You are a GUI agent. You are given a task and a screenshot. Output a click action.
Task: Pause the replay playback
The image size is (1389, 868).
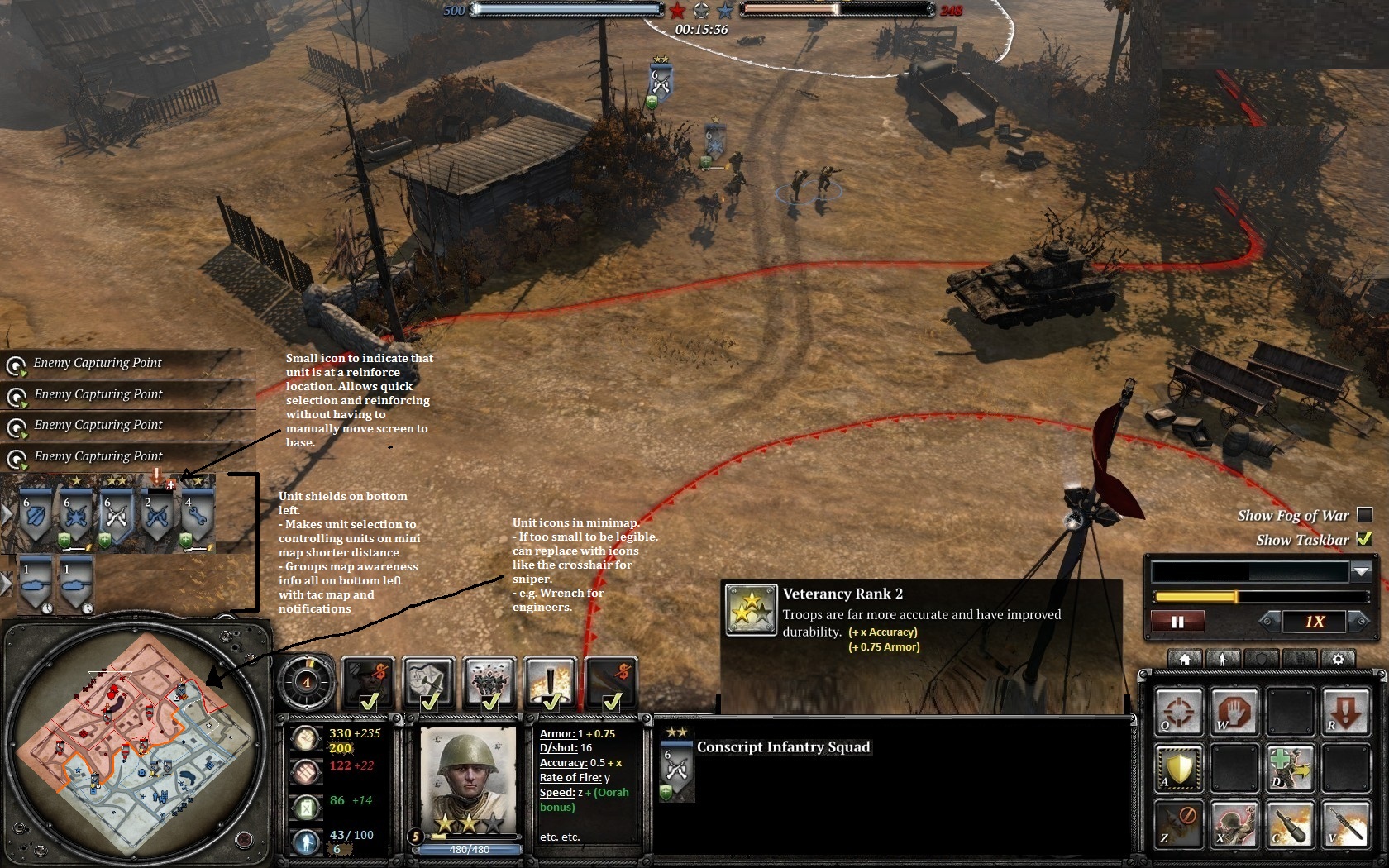pos(1177,622)
